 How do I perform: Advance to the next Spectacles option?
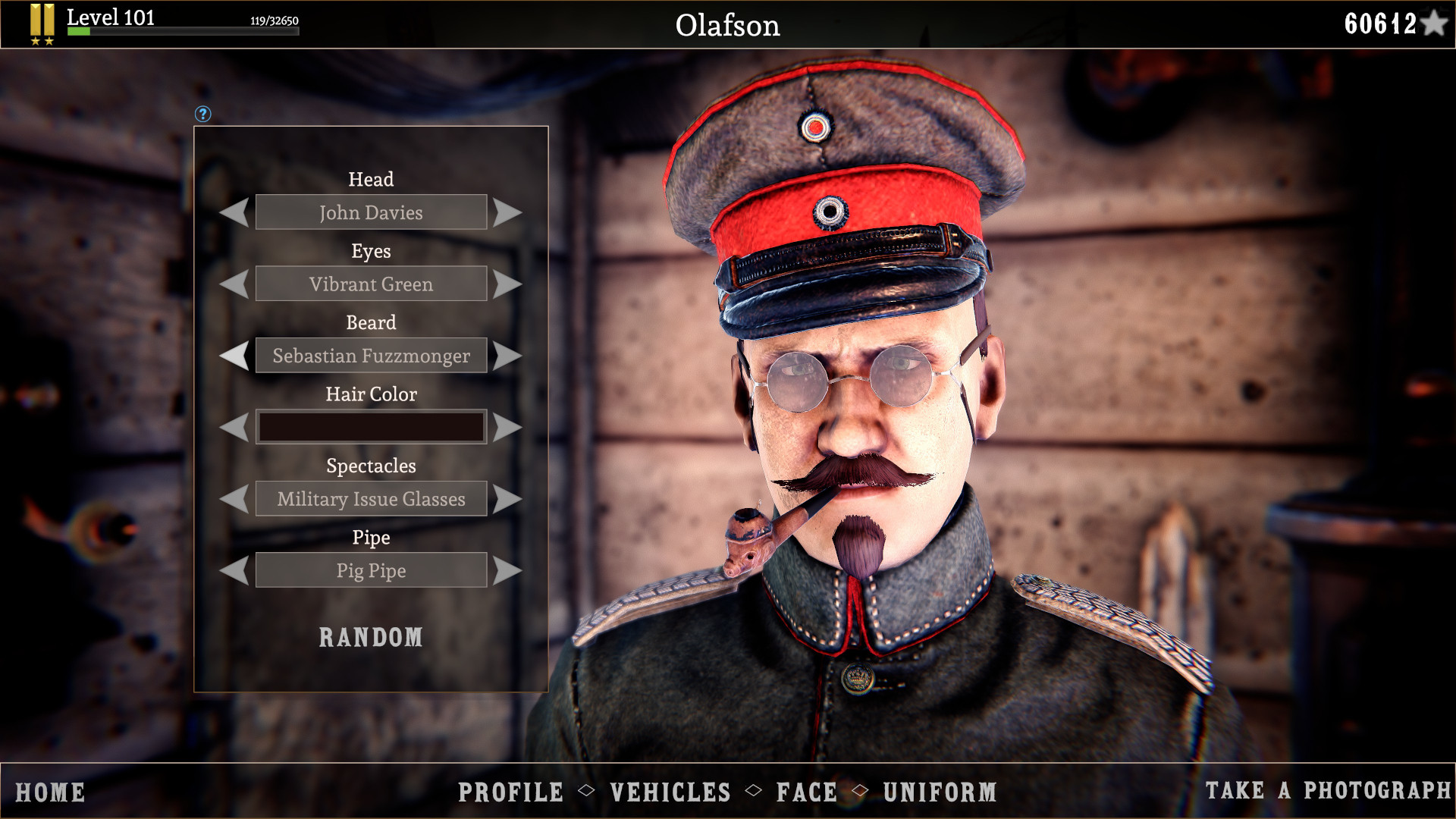point(507,498)
